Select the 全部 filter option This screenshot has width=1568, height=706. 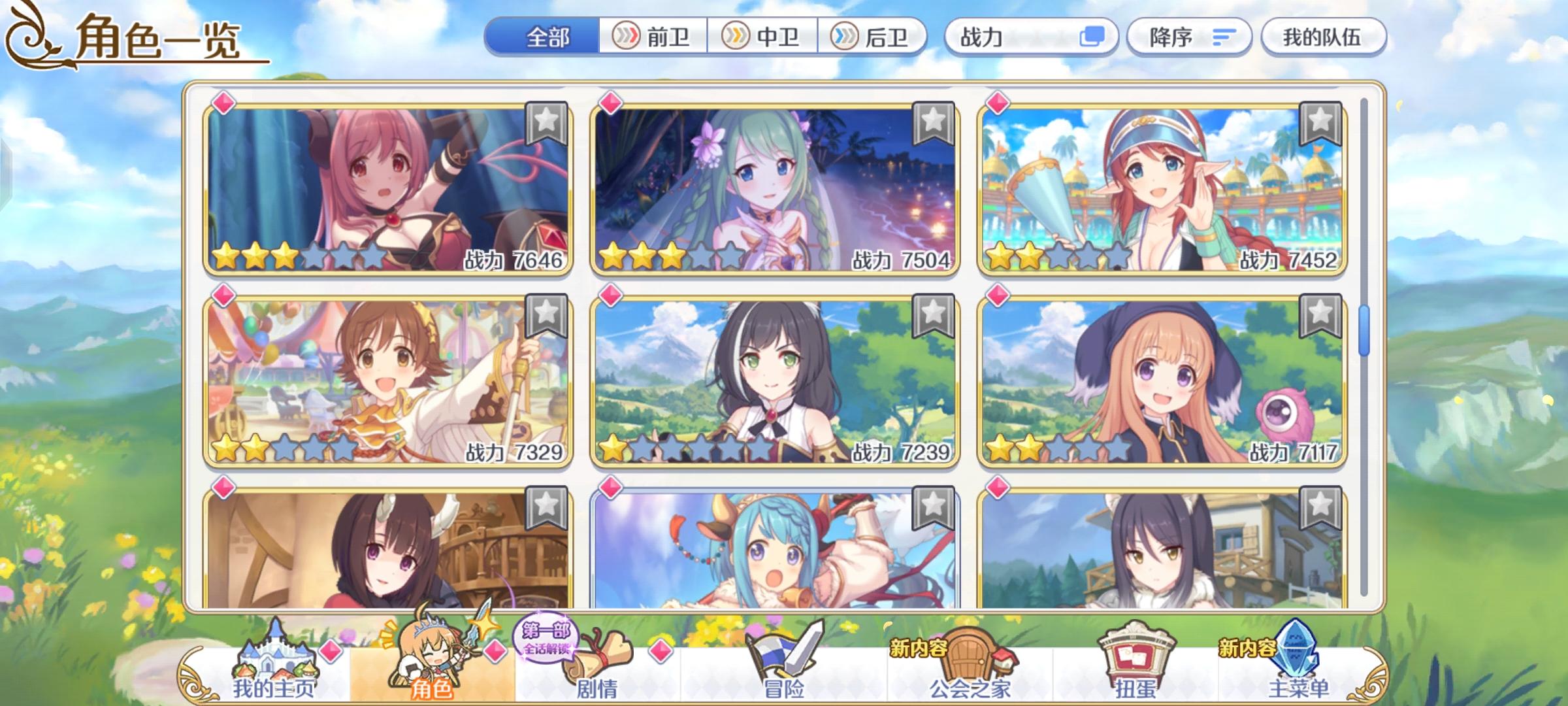(546, 37)
